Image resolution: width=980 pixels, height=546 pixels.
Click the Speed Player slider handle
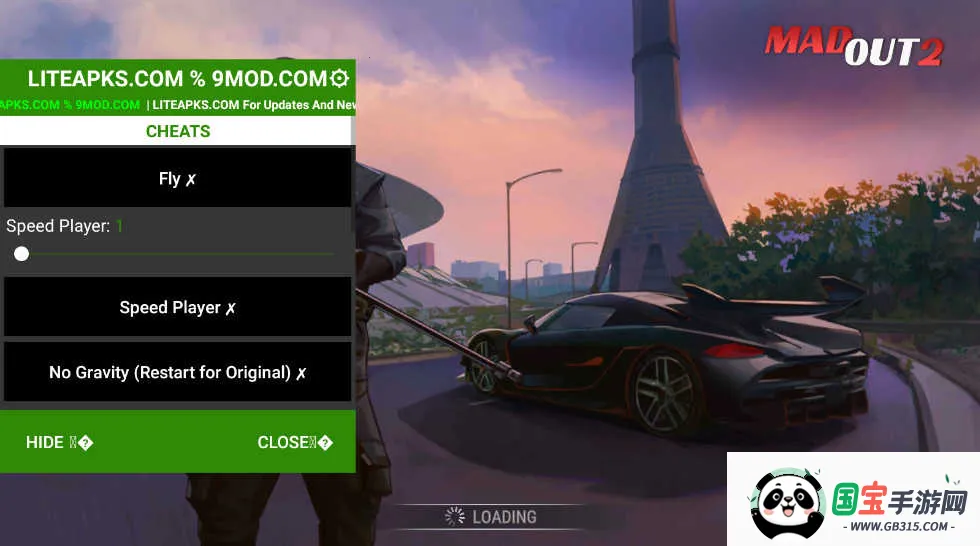click(x=22, y=254)
